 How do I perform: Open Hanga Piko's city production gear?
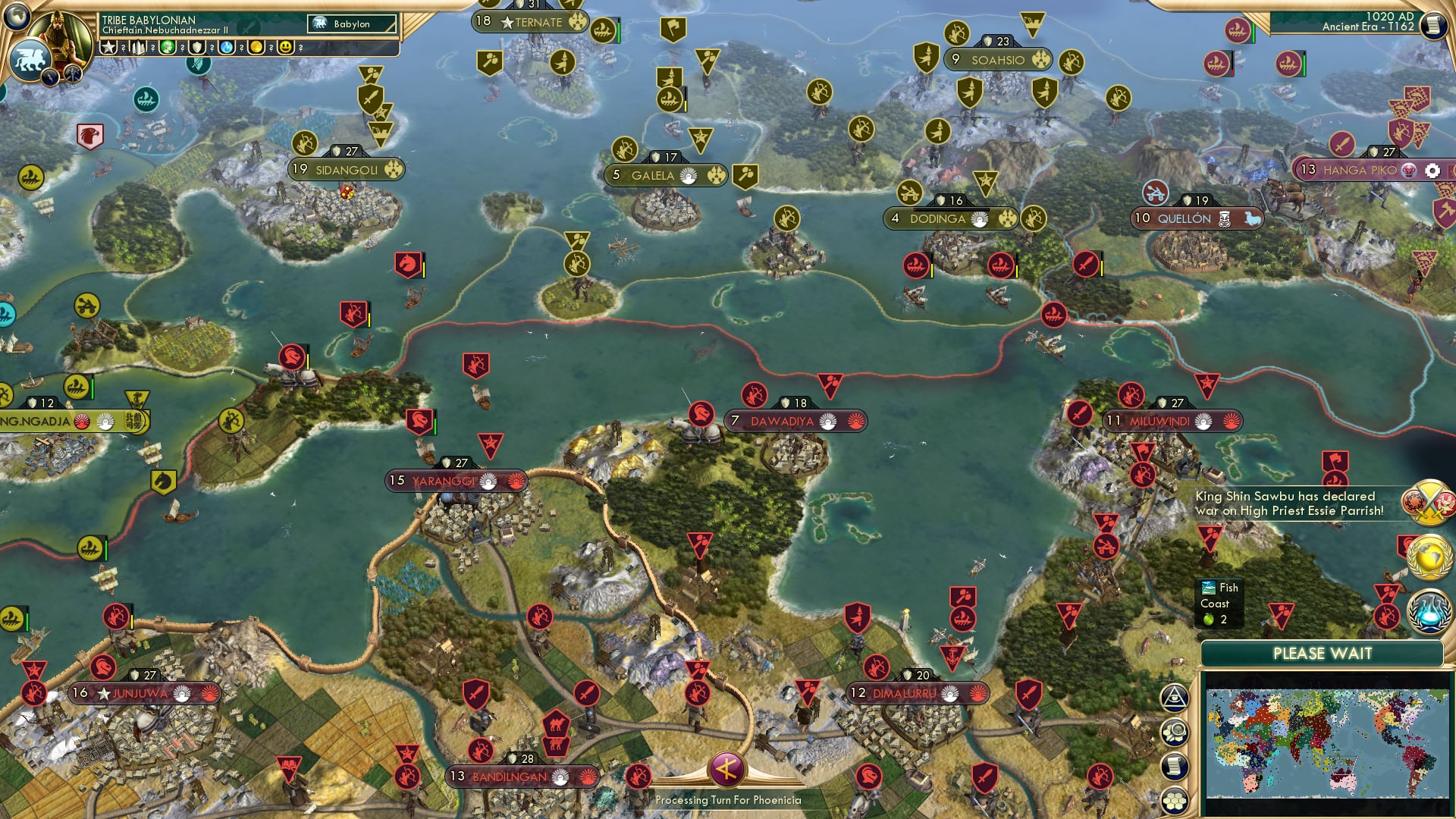coord(1432,171)
